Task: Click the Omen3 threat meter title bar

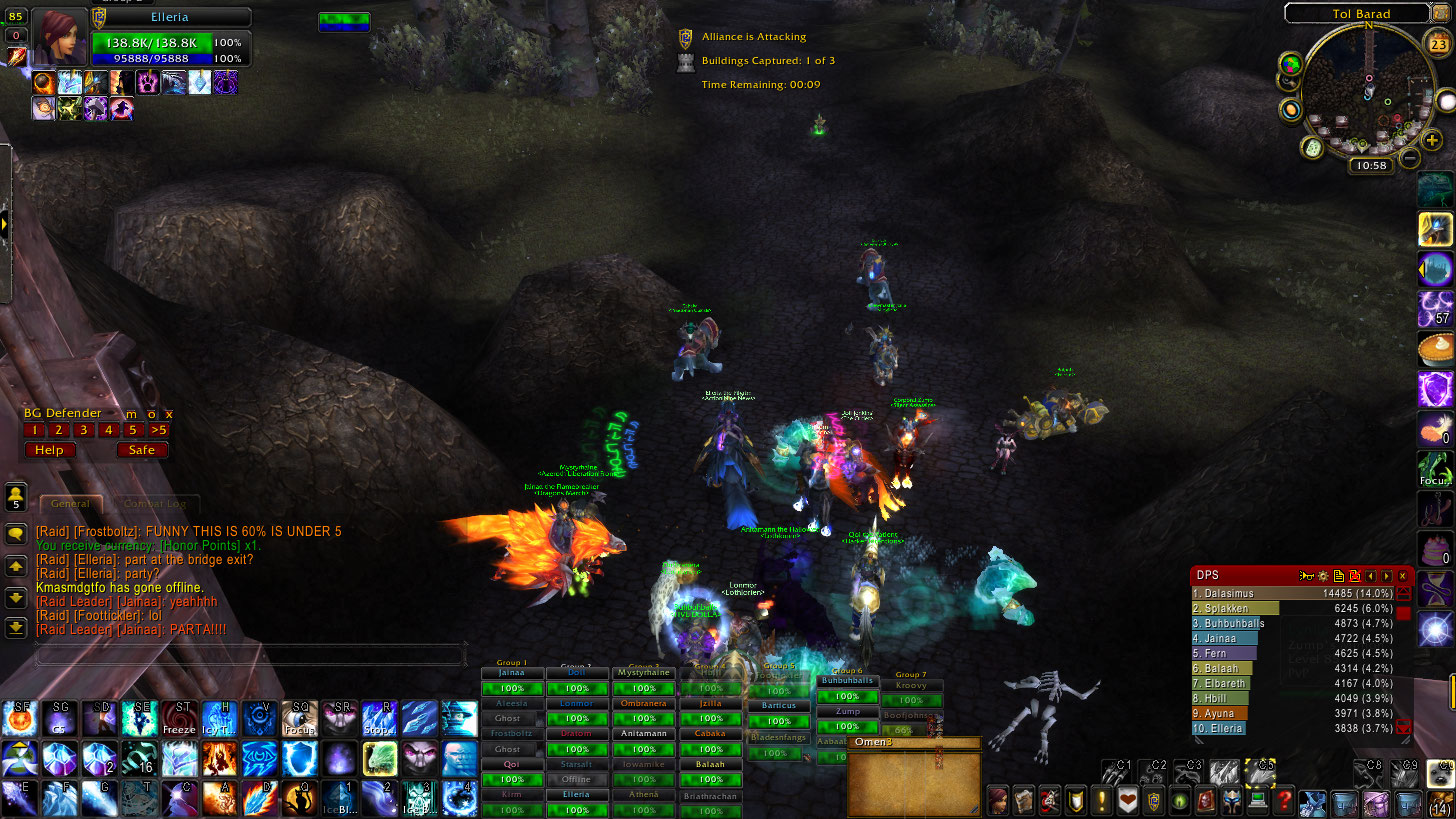Action: 914,742
